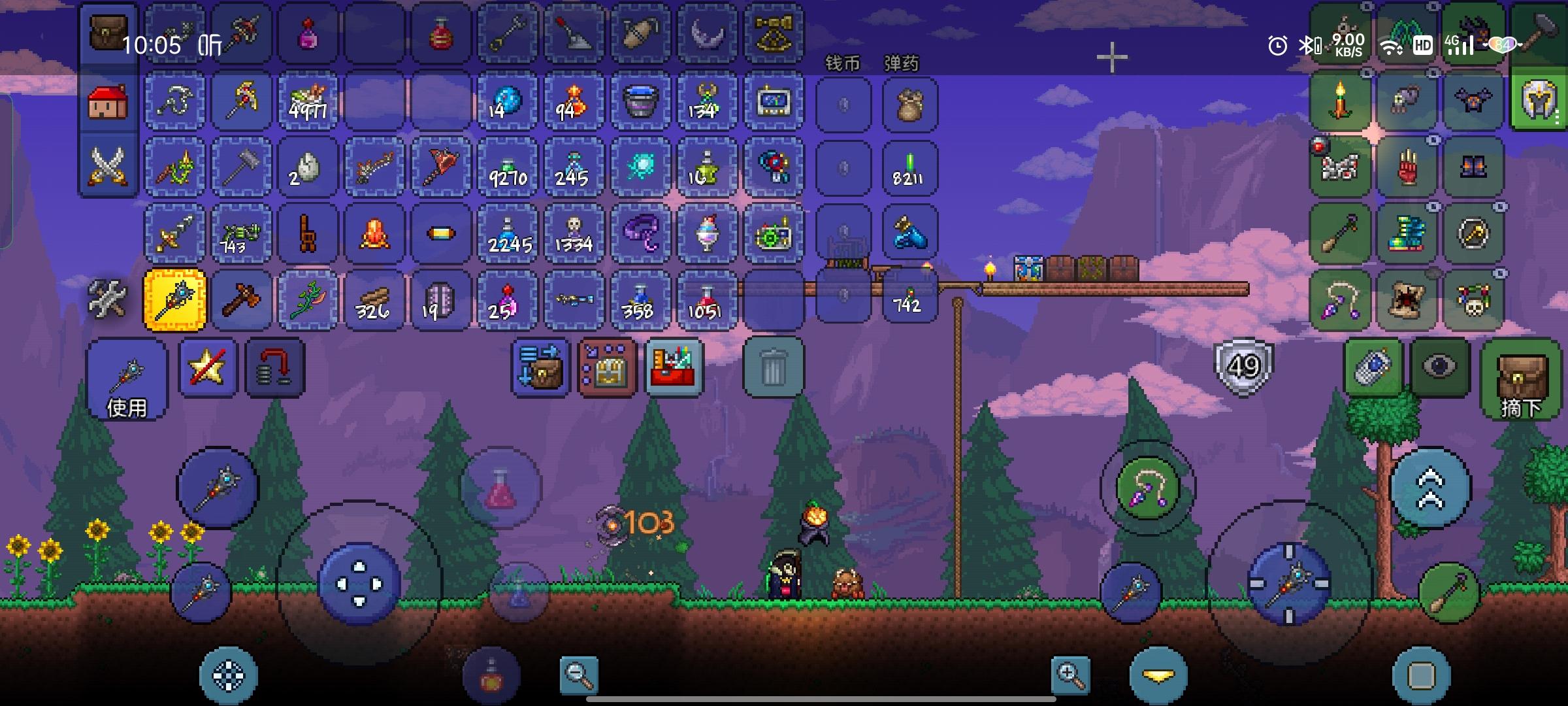This screenshot has width=1568, height=706.
Task: Click the quick stack to chests icon
Action: pos(607,367)
